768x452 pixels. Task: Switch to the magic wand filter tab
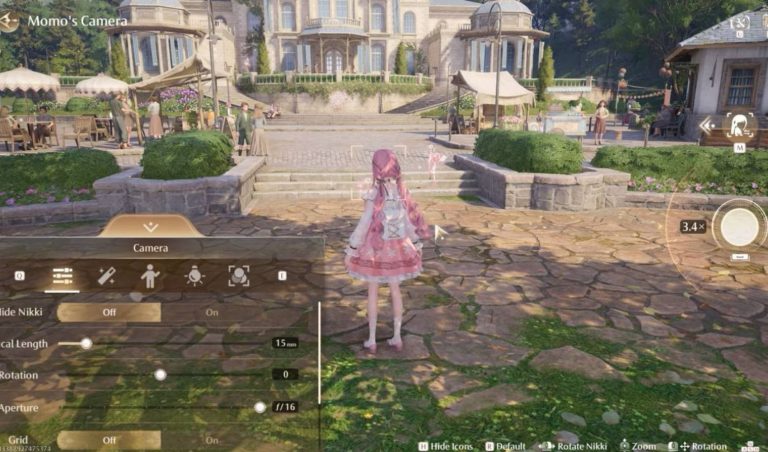[106, 276]
